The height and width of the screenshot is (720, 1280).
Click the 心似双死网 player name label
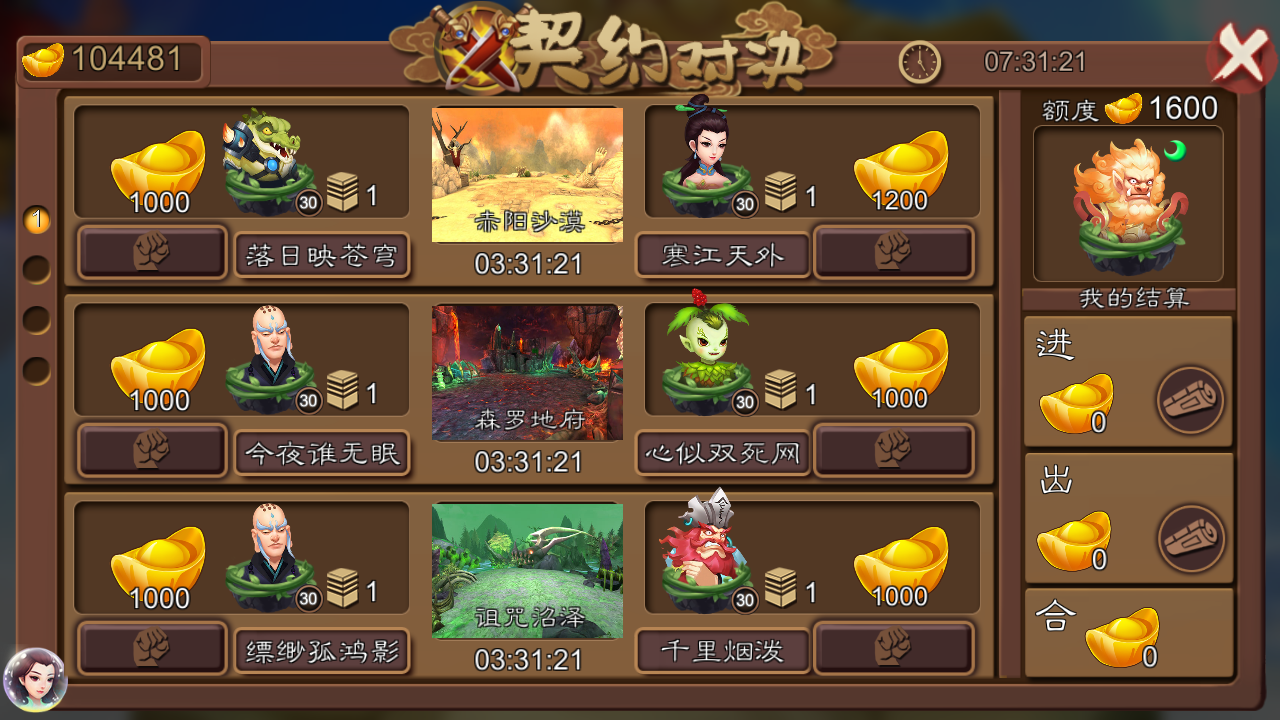click(x=722, y=452)
